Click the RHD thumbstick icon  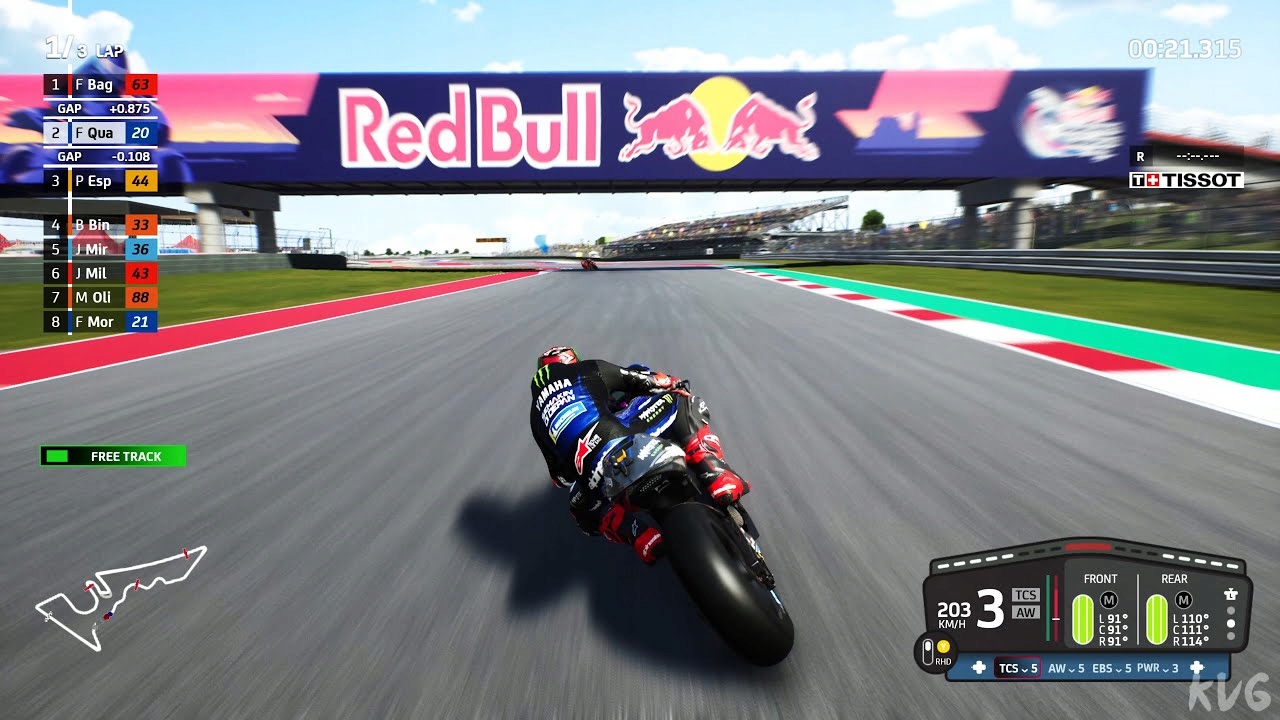tap(928, 650)
